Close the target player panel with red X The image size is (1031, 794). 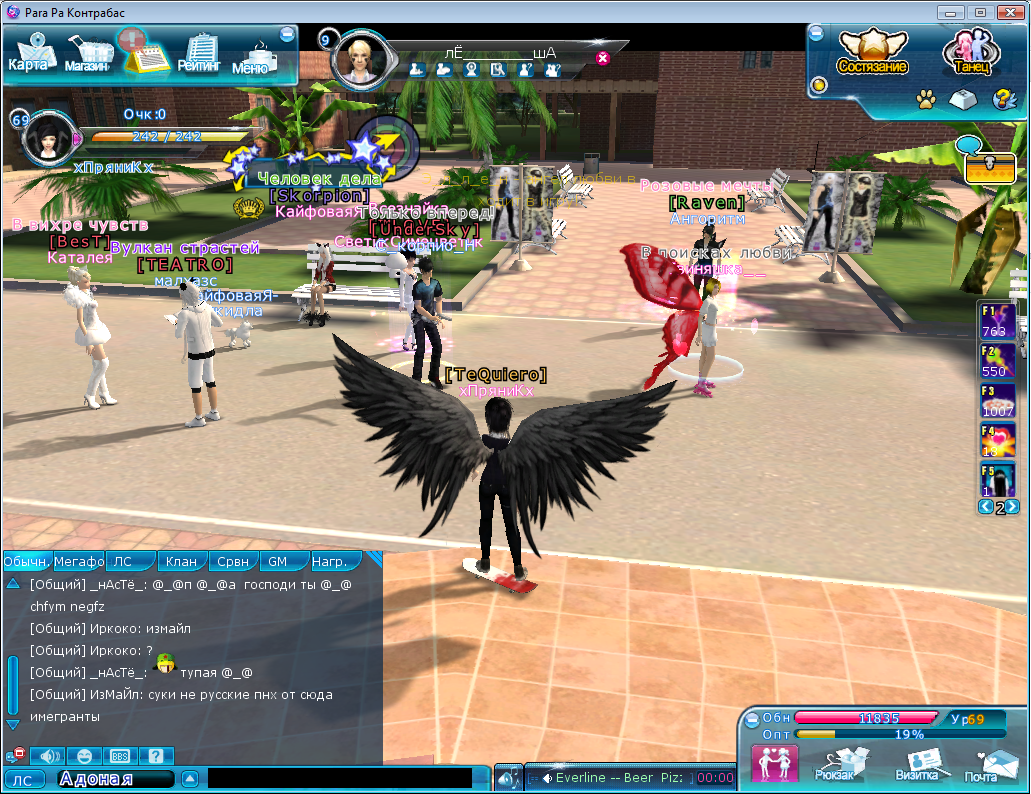[602, 58]
